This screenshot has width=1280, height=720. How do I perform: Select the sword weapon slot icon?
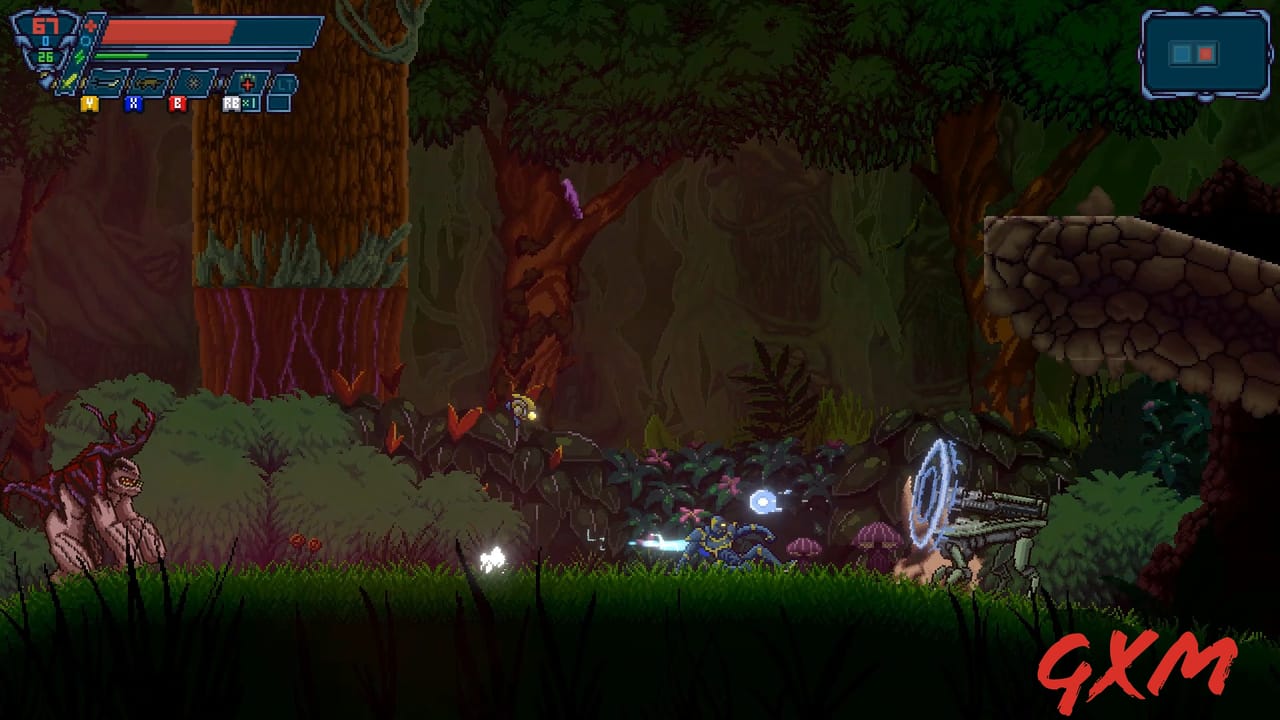point(66,83)
